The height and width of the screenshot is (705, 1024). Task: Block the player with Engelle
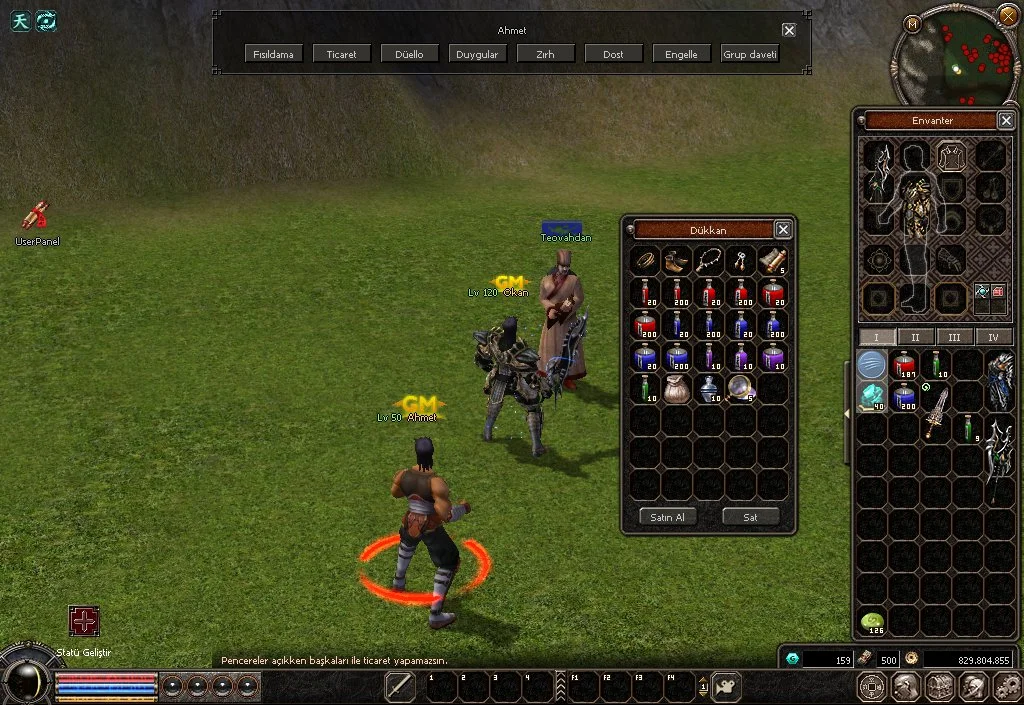pyautogui.click(x=681, y=54)
